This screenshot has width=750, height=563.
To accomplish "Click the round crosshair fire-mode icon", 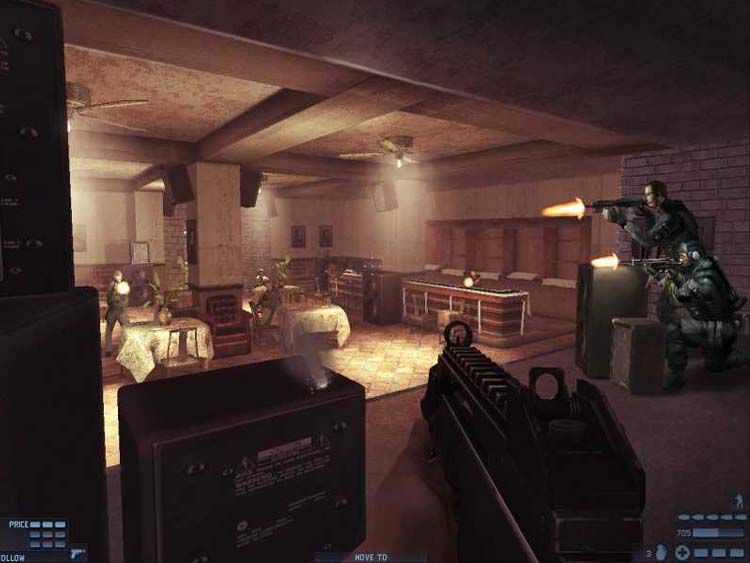I will pos(682,552).
